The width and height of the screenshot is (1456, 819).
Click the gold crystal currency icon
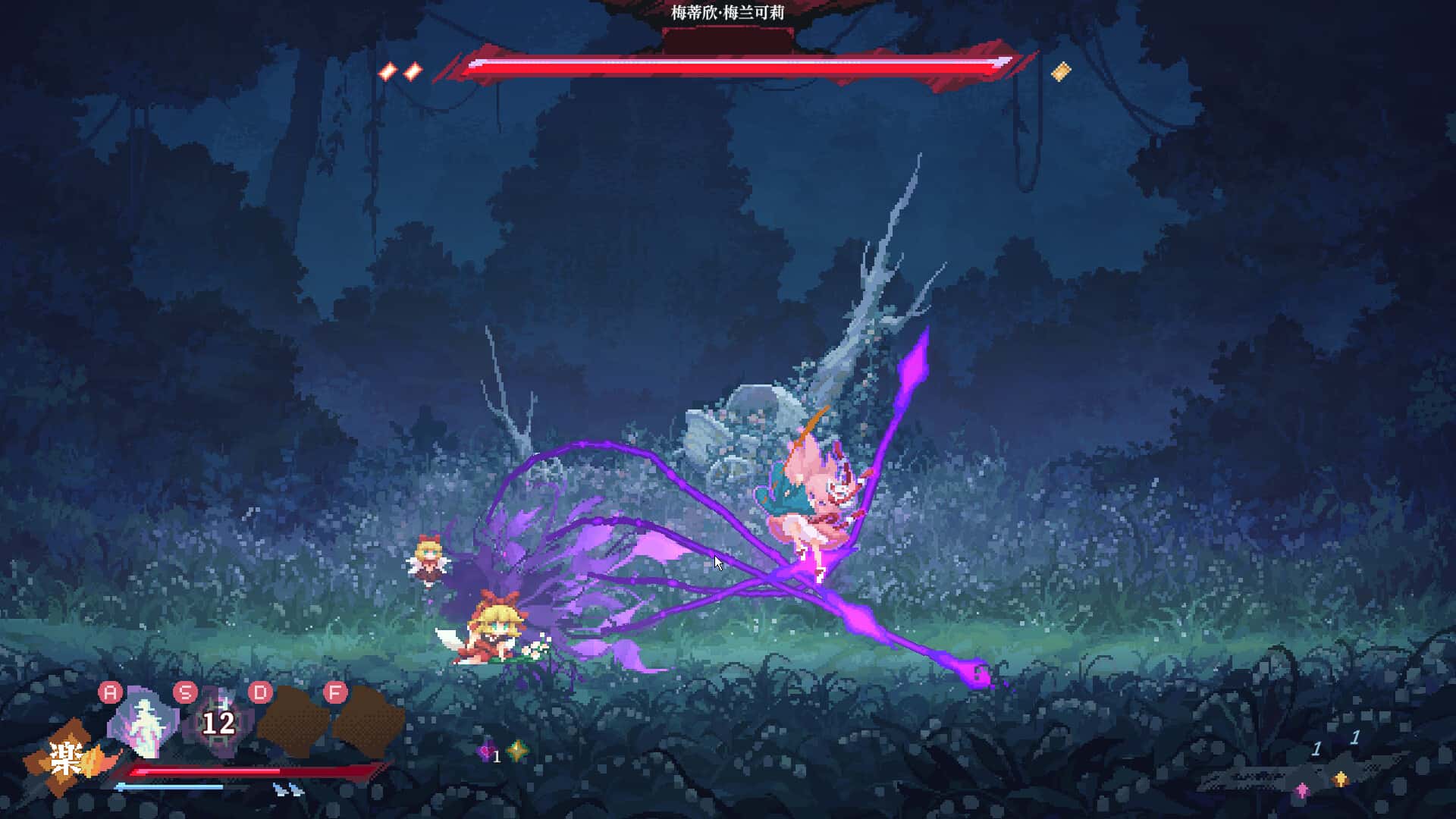click(1341, 780)
